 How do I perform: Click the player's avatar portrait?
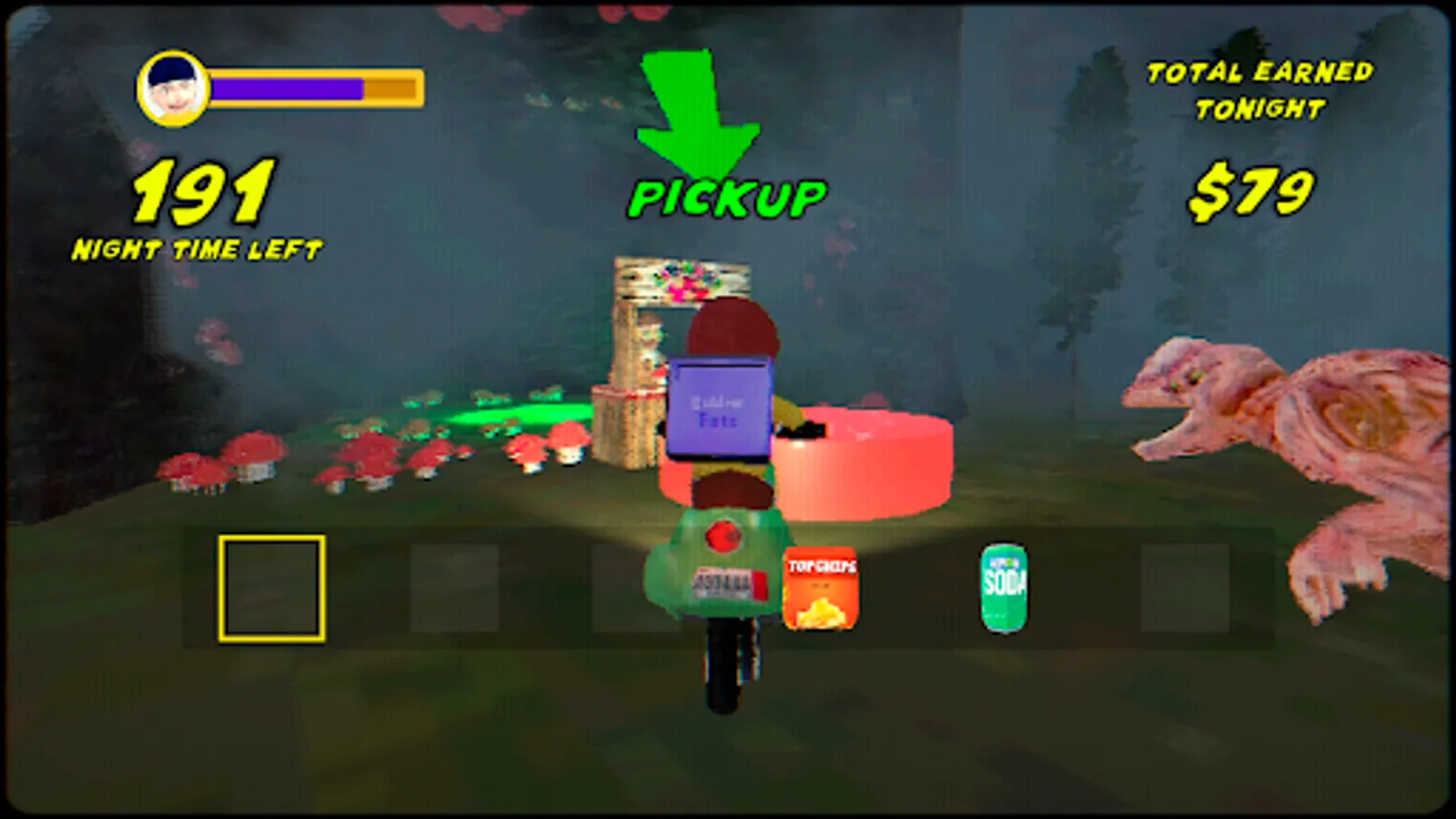pyautogui.click(x=171, y=86)
